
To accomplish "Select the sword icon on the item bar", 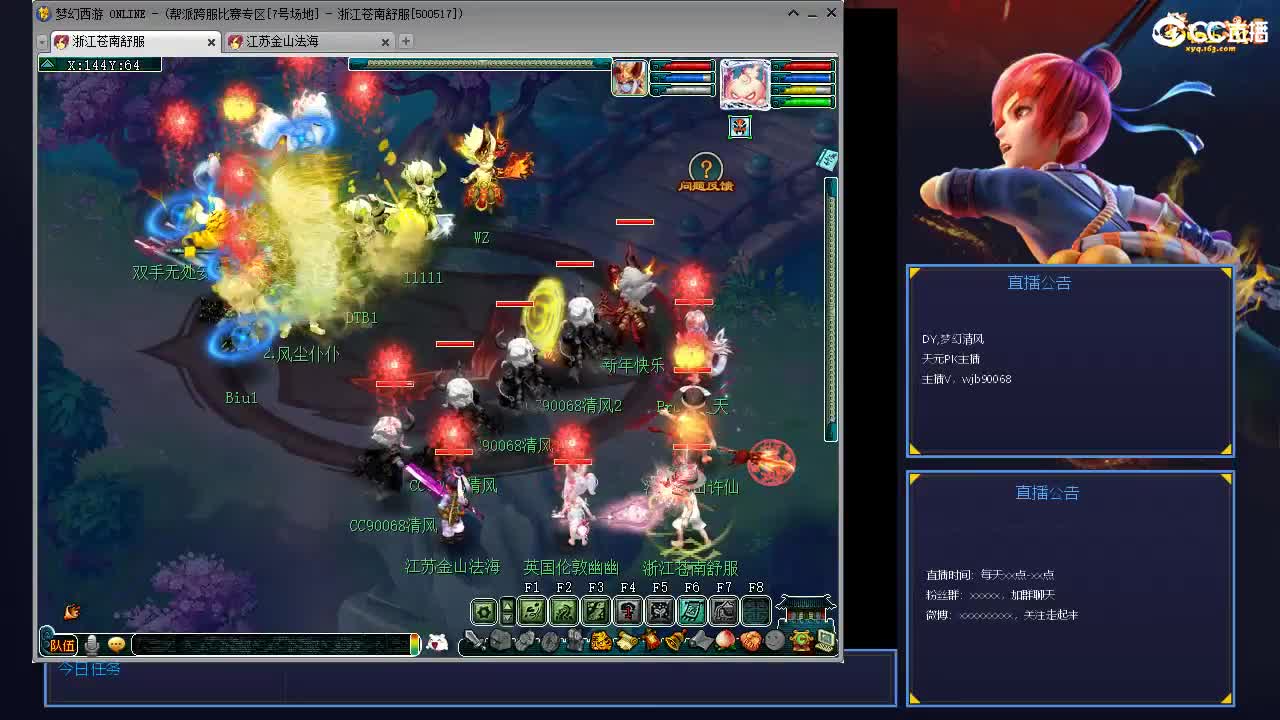I will (x=473, y=641).
